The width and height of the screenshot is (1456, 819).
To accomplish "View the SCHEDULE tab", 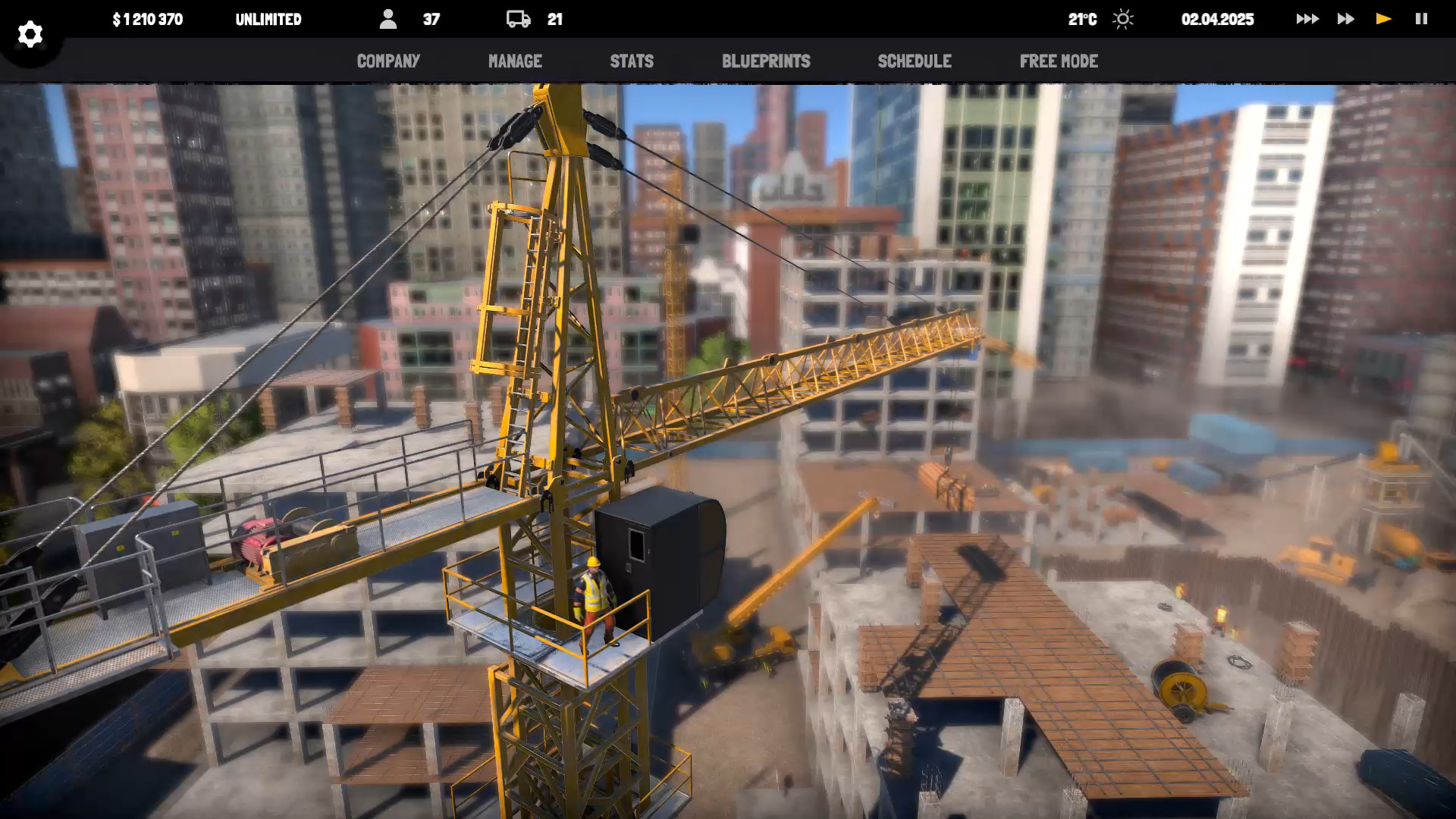I will 915,61.
